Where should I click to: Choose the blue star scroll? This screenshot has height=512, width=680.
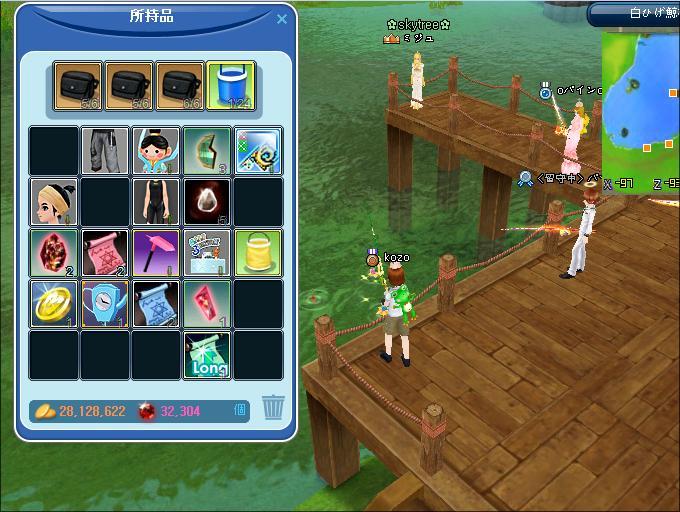(156, 304)
